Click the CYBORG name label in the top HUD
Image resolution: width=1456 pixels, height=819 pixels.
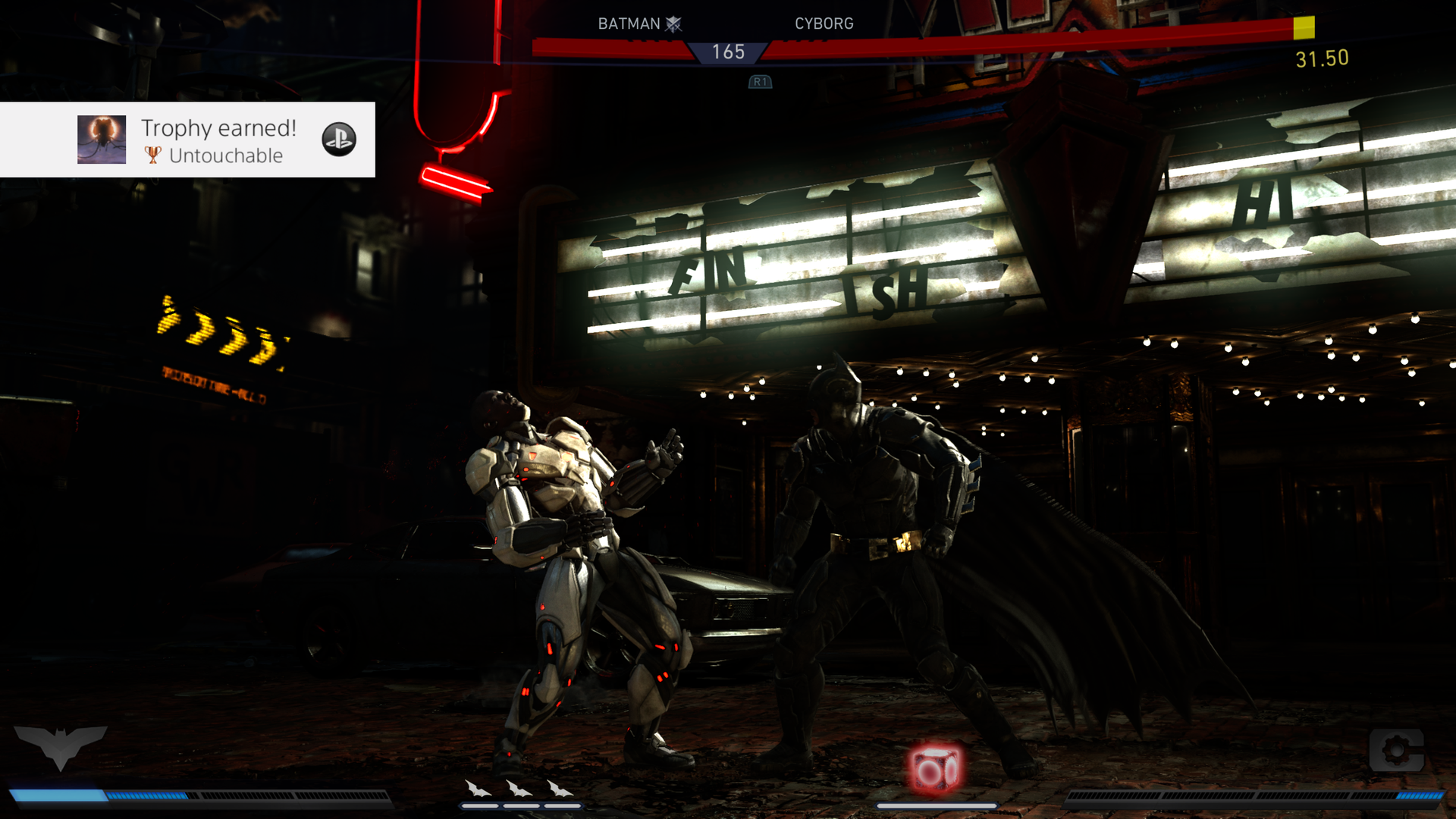(x=824, y=23)
